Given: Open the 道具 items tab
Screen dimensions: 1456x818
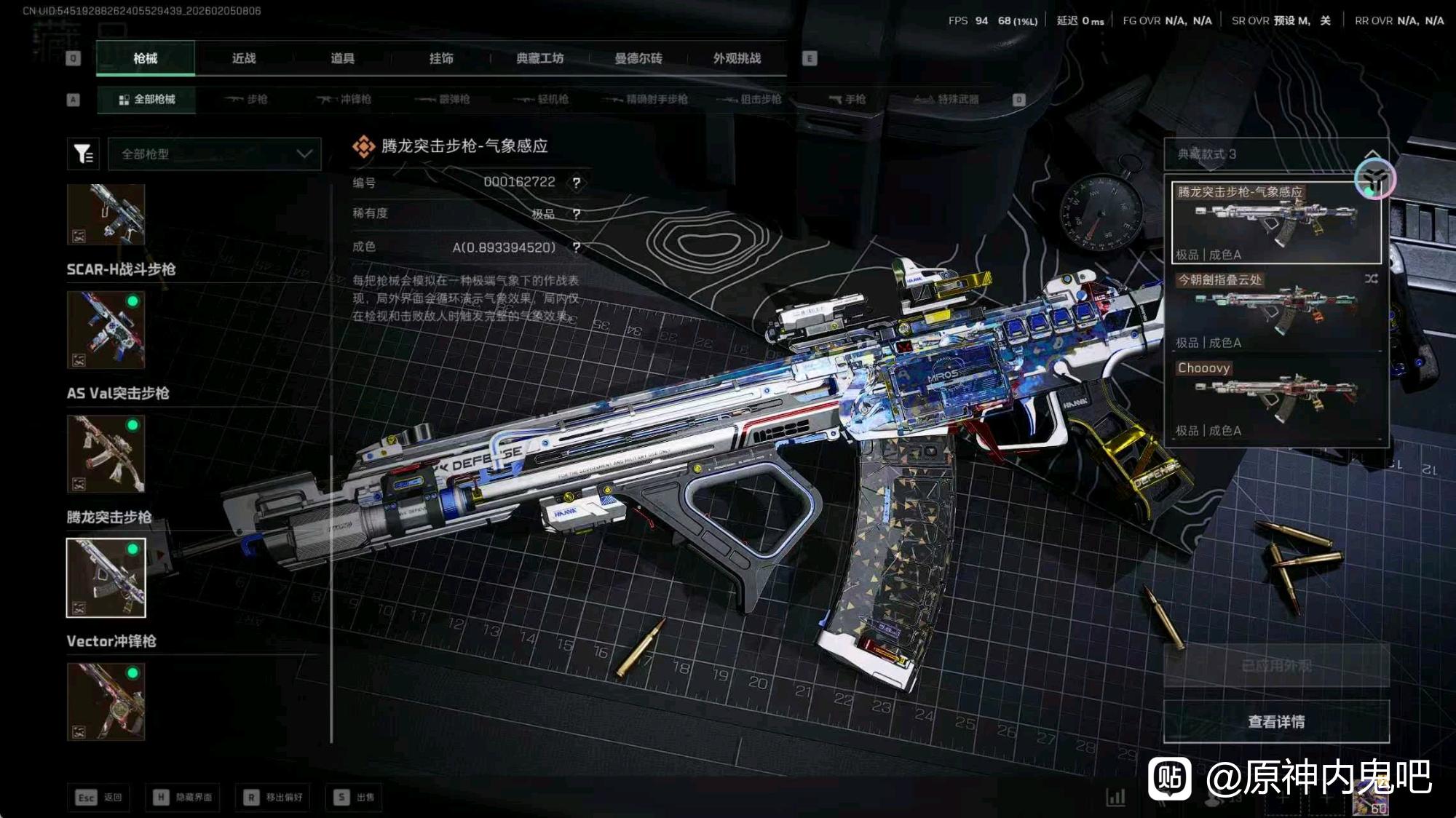Looking at the screenshot, I should click(x=342, y=58).
